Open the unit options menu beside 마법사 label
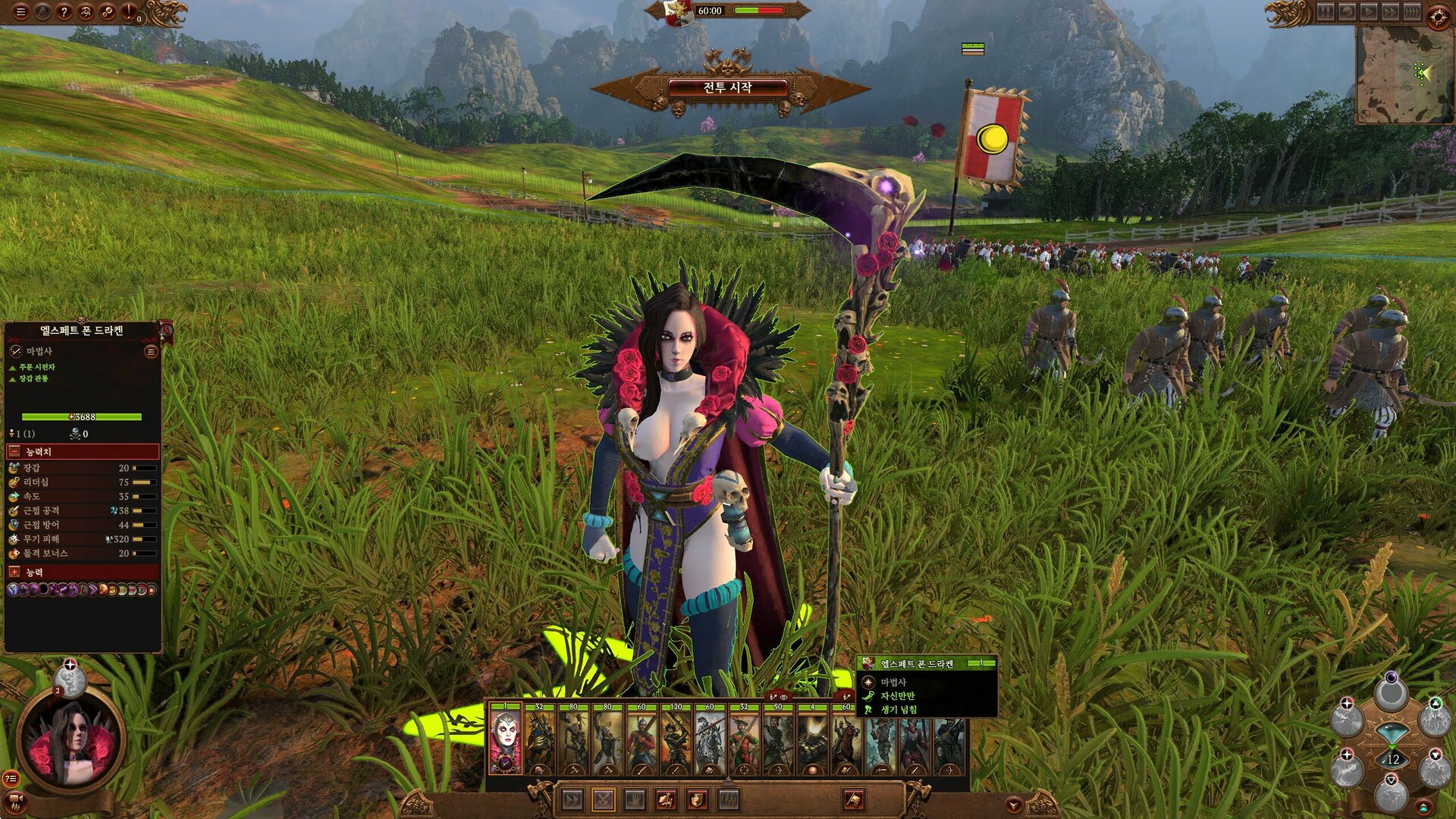This screenshot has width=1456, height=819. pyautogui.click(x=152, y=351)
